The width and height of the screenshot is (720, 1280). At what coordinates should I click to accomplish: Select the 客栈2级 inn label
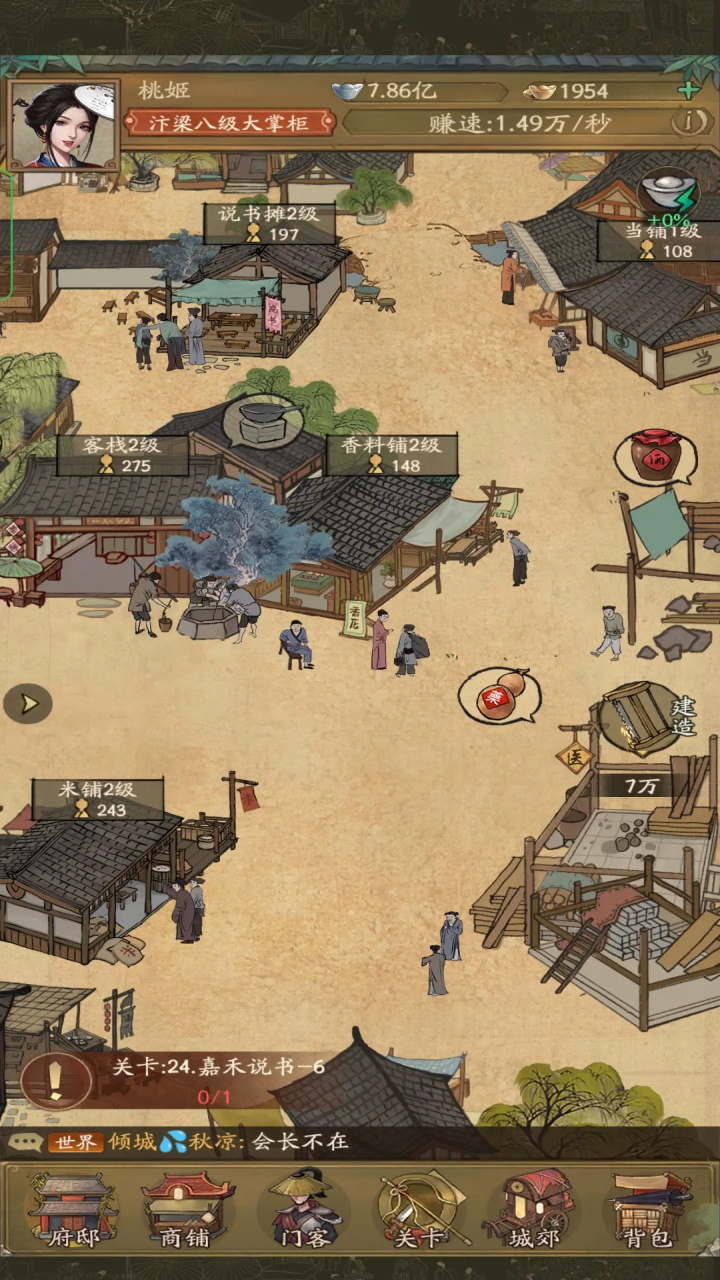click(123, 455)
